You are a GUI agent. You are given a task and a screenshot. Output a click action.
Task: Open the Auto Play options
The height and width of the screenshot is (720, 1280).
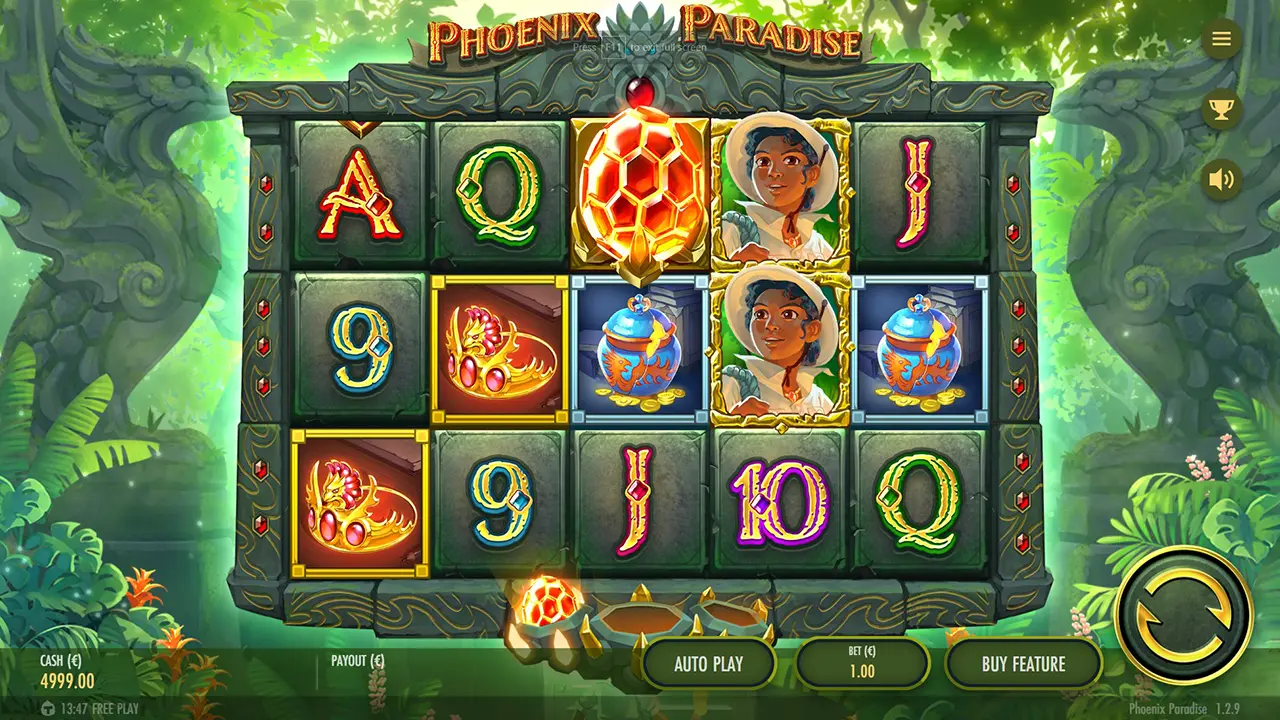709,664
